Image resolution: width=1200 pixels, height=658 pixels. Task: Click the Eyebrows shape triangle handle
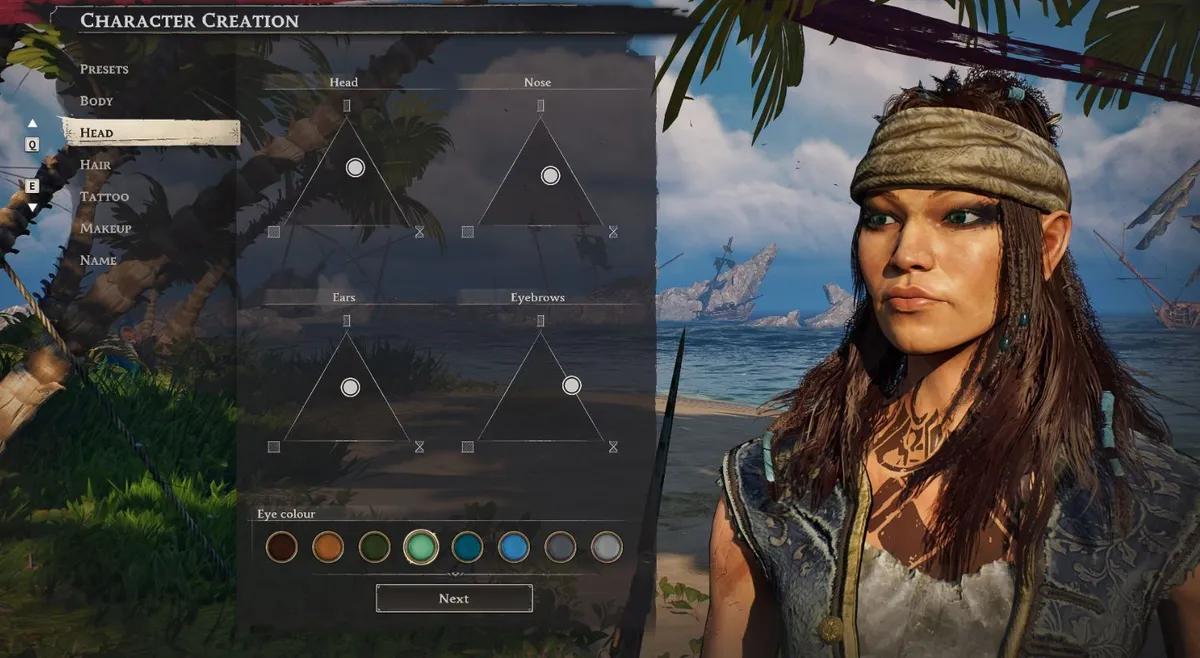[571, 385]
